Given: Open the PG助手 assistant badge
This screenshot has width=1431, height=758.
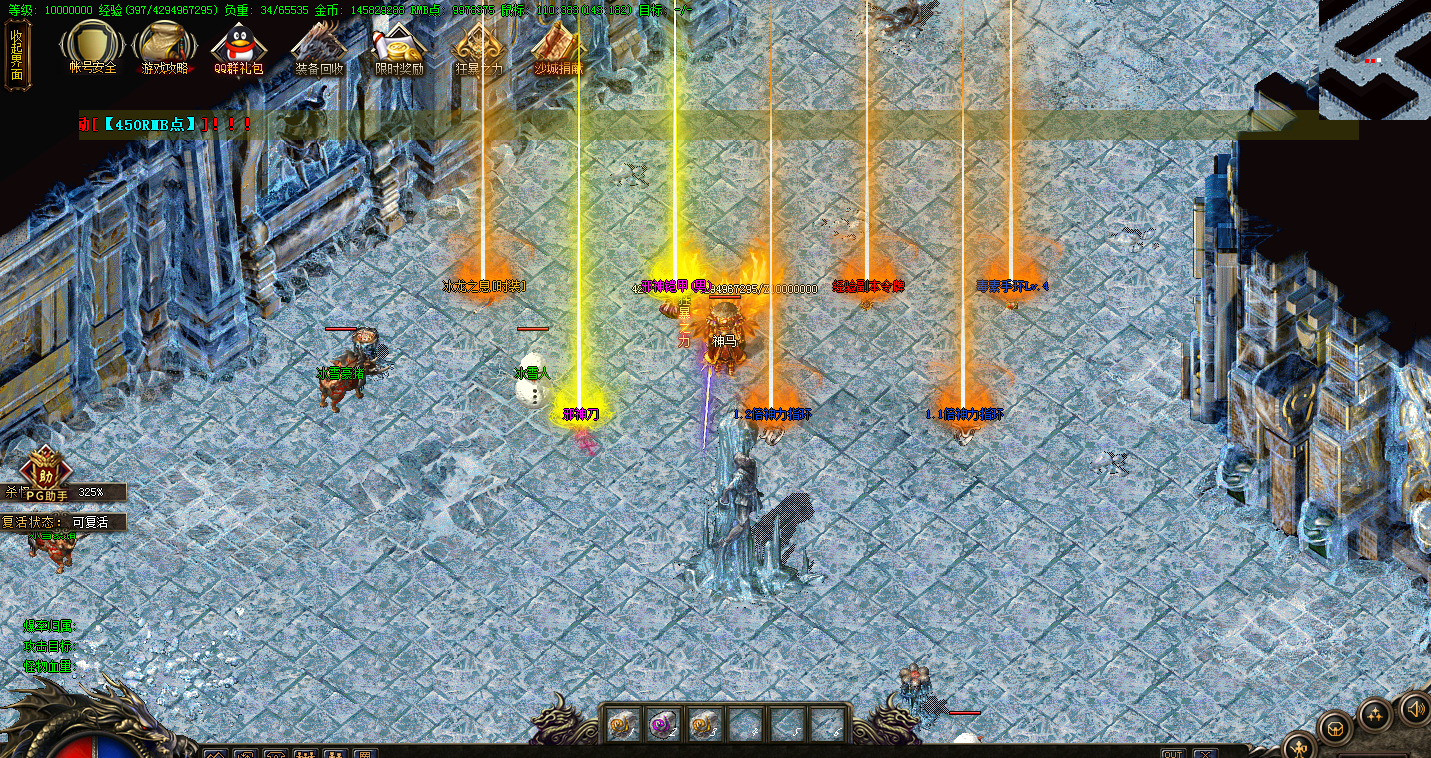Looking at the screenshot, I should [x=46, y=473].
